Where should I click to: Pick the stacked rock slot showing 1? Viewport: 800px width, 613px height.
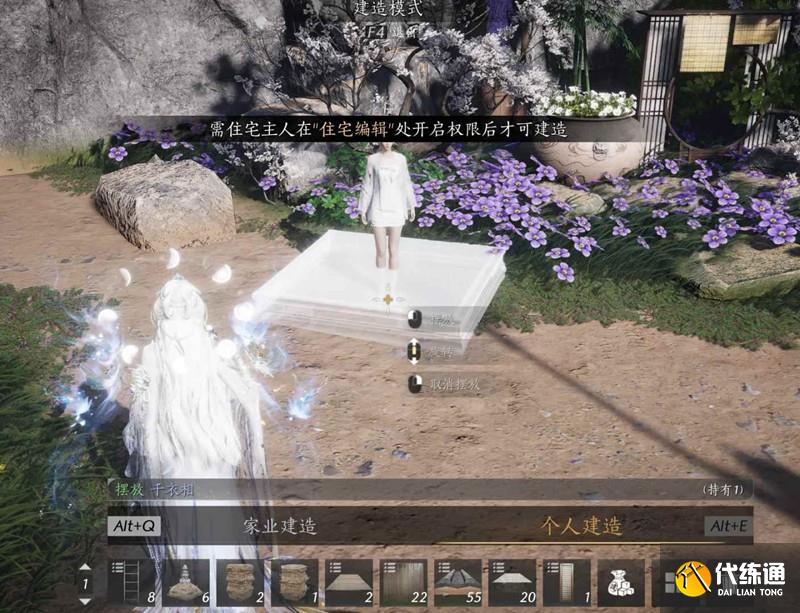click(x=294, y=582)
